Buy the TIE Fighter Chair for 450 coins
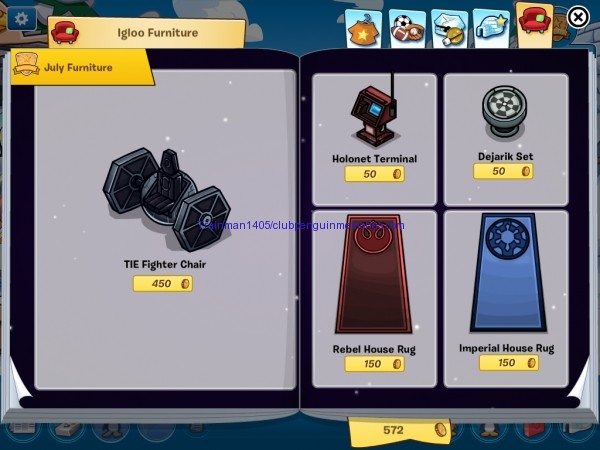 point(162,284)
